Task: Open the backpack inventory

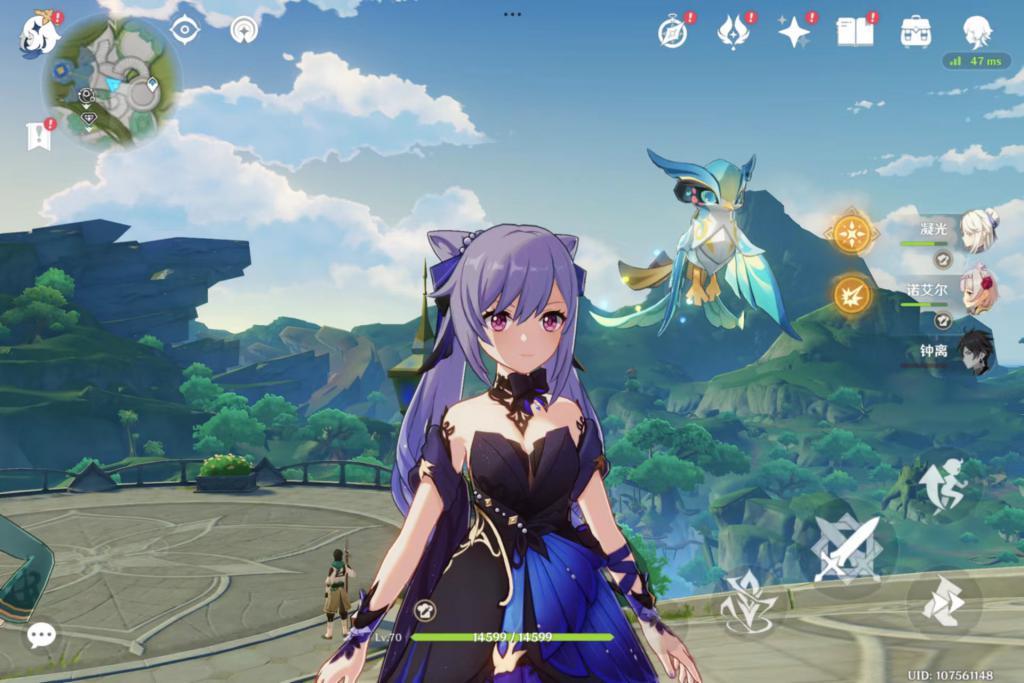Action: (x=915, y=32)
